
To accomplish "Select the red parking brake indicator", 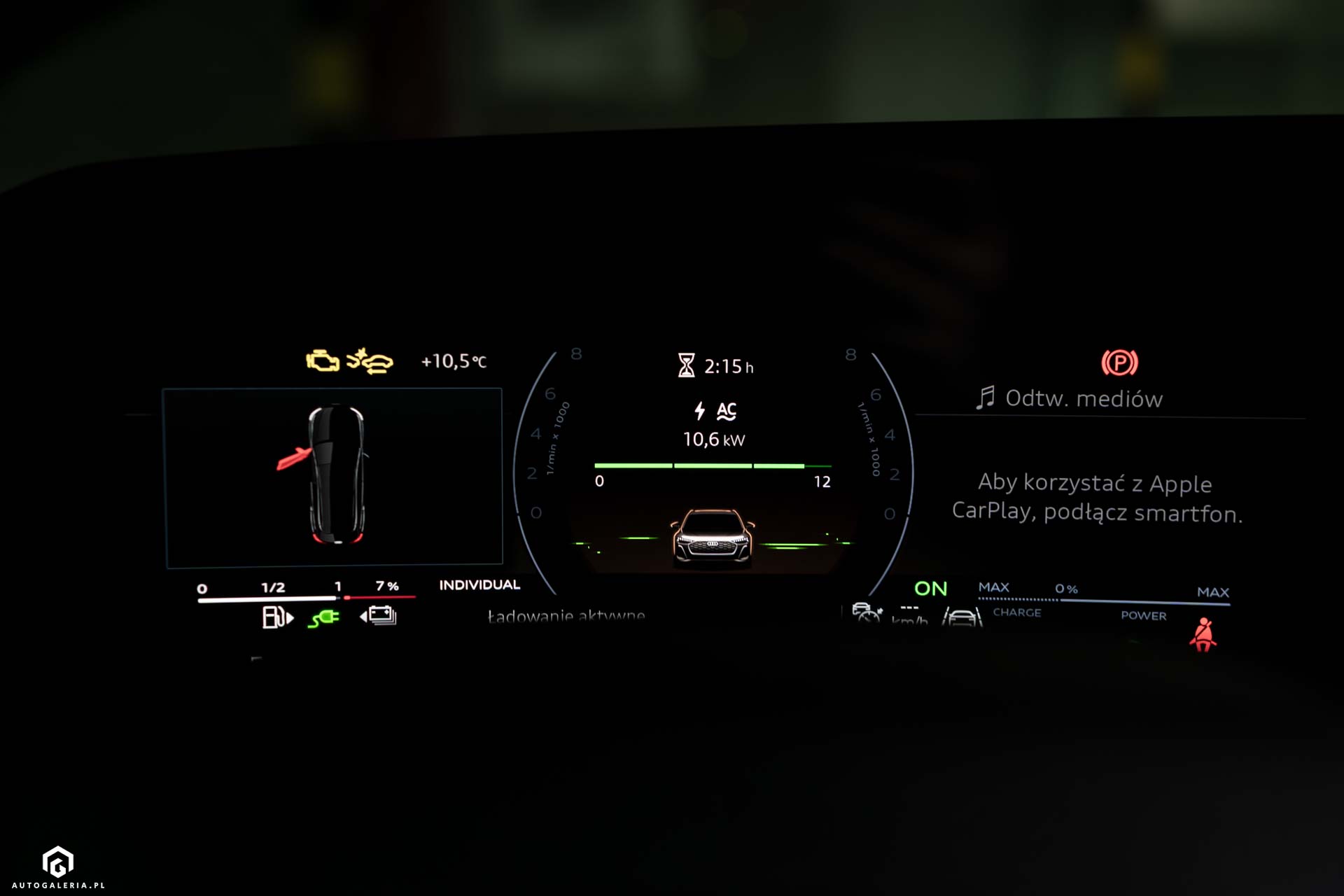I will (1119, 363).
